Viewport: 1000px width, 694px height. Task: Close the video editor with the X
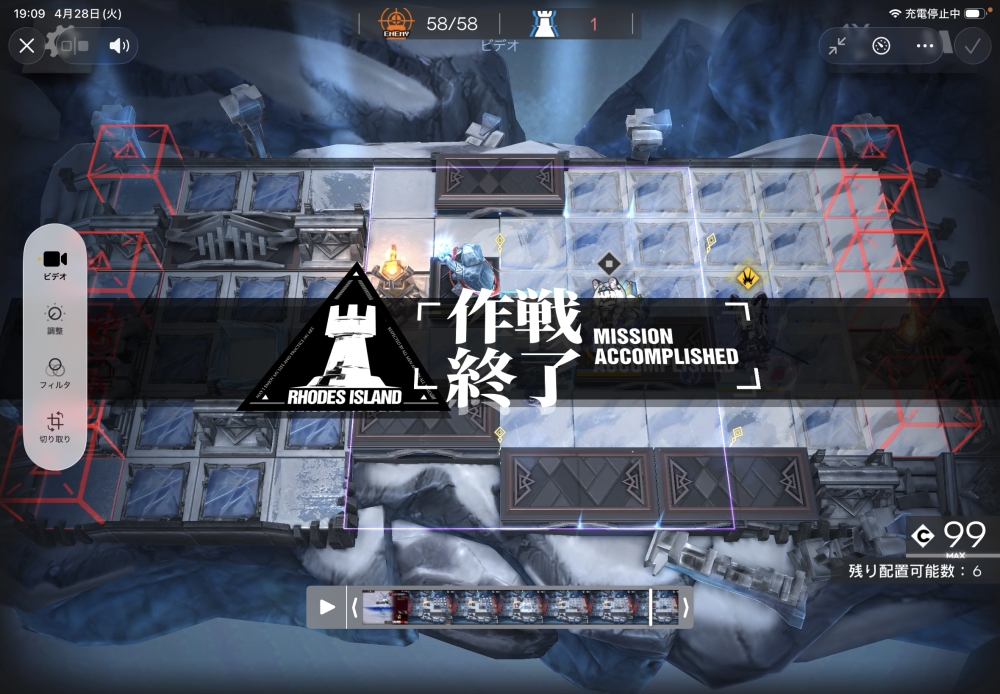(27, 45)
